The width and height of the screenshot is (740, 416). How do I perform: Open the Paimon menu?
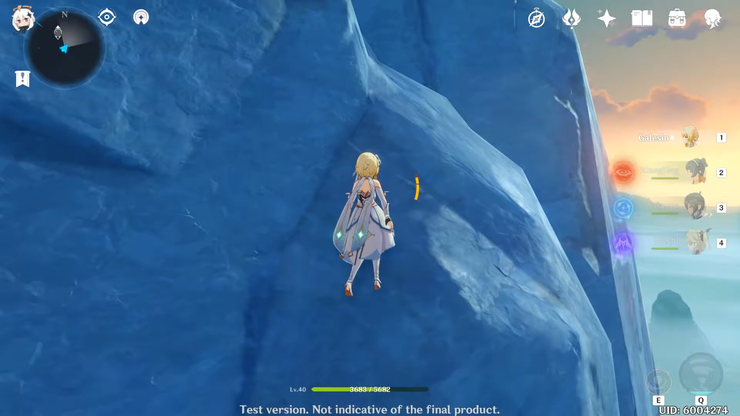click(x=22, y=18)
